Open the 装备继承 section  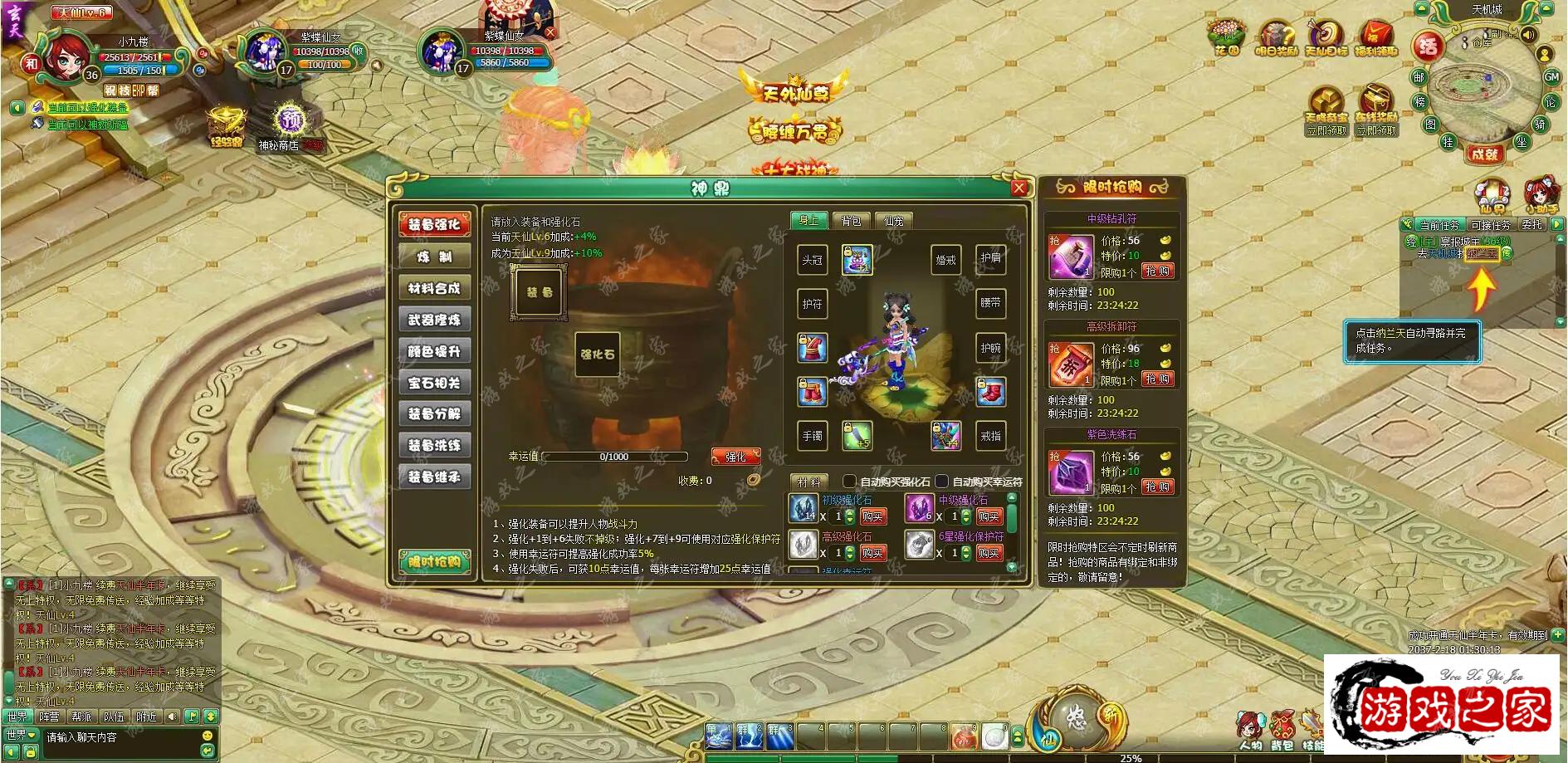pos(434,477)
